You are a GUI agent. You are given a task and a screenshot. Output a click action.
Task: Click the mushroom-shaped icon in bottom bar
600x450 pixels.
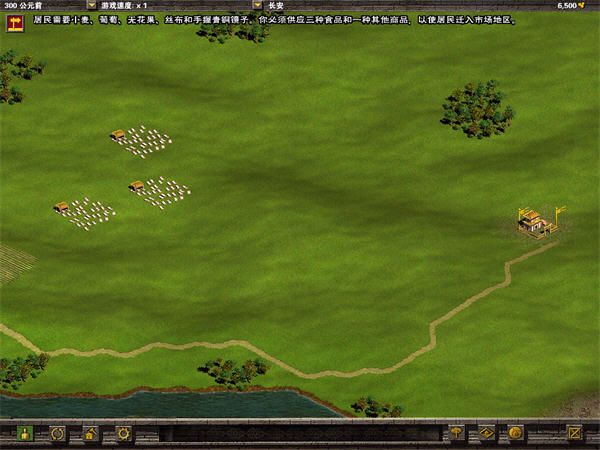pyautogui.click(x=457, y=434)
